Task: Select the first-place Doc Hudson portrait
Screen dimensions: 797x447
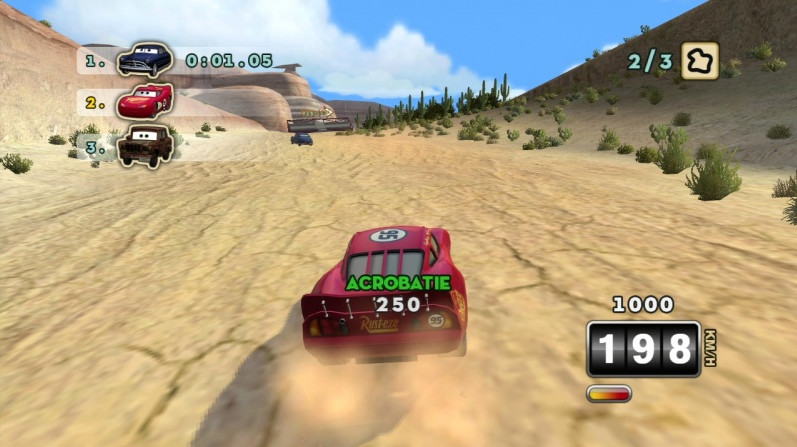Action: click(144, 60)
